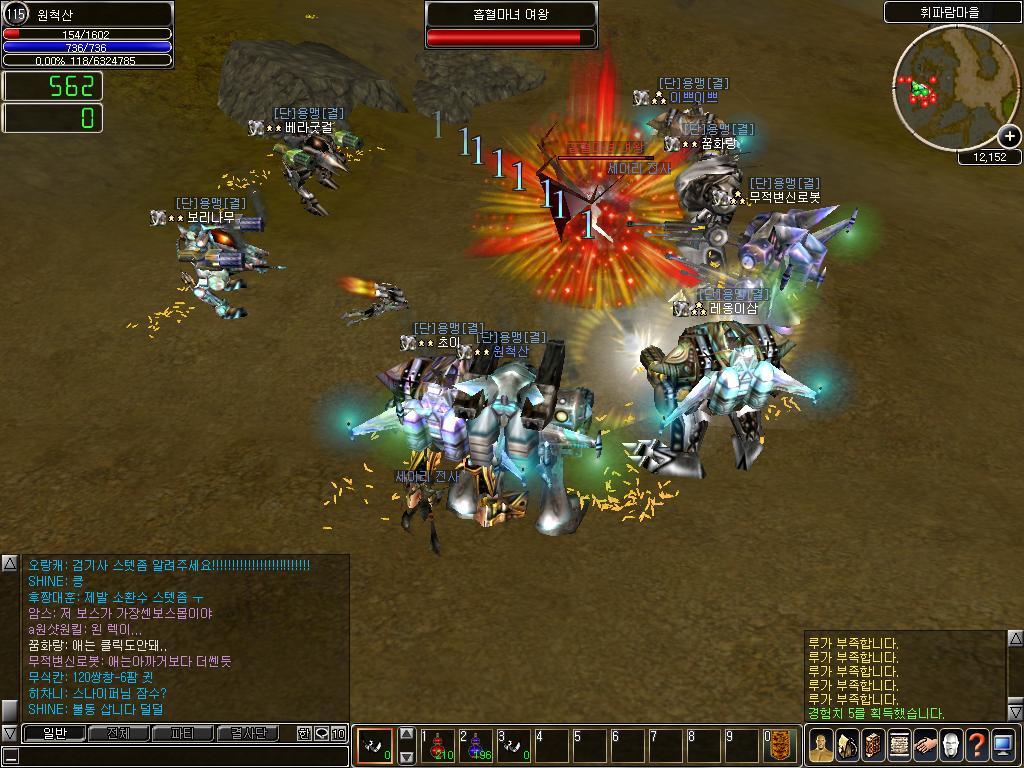Open the handshake trade icon
The image size is (1024, 768).
click(x=925, y=745)
